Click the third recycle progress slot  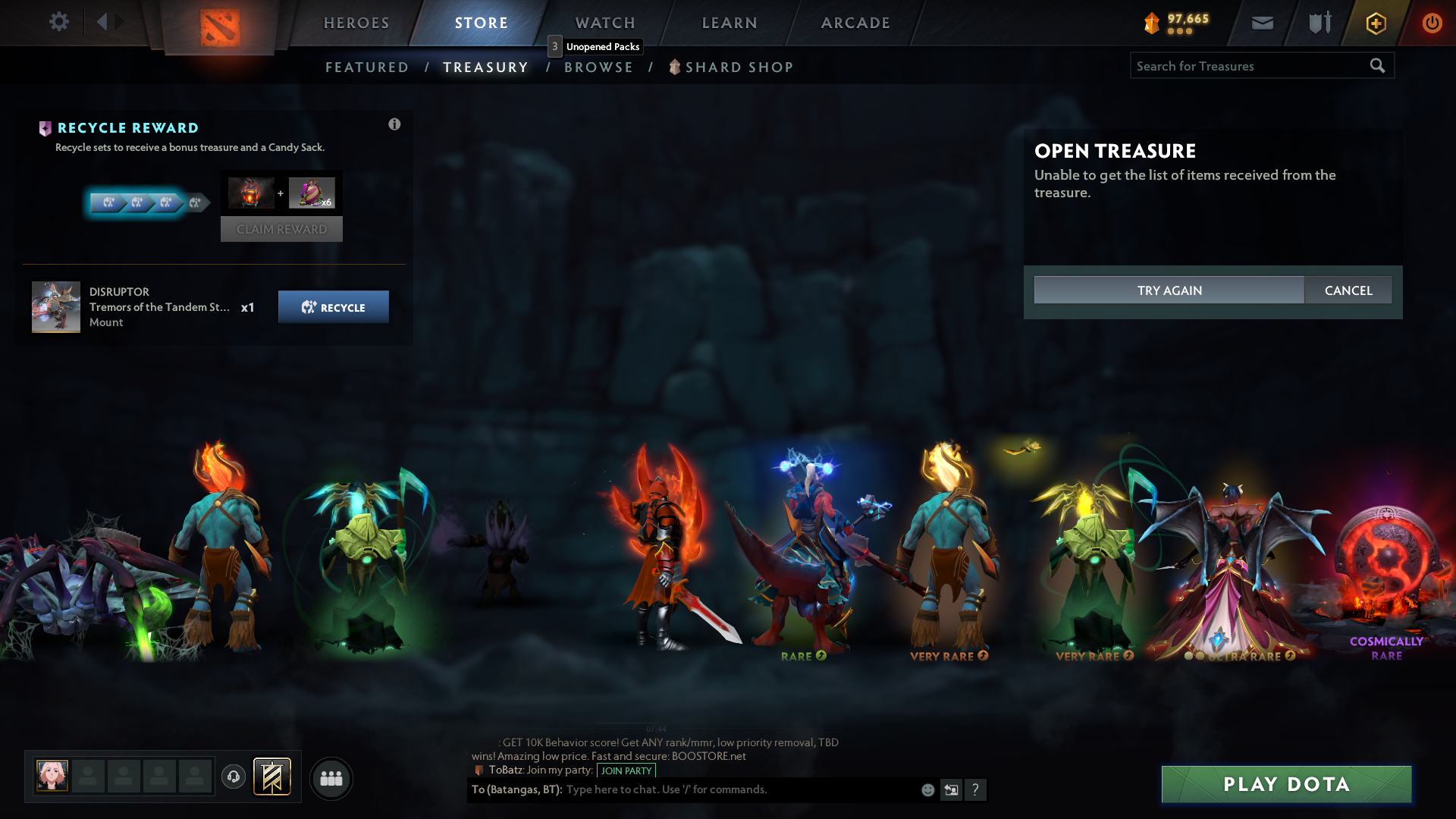[164, 202]
